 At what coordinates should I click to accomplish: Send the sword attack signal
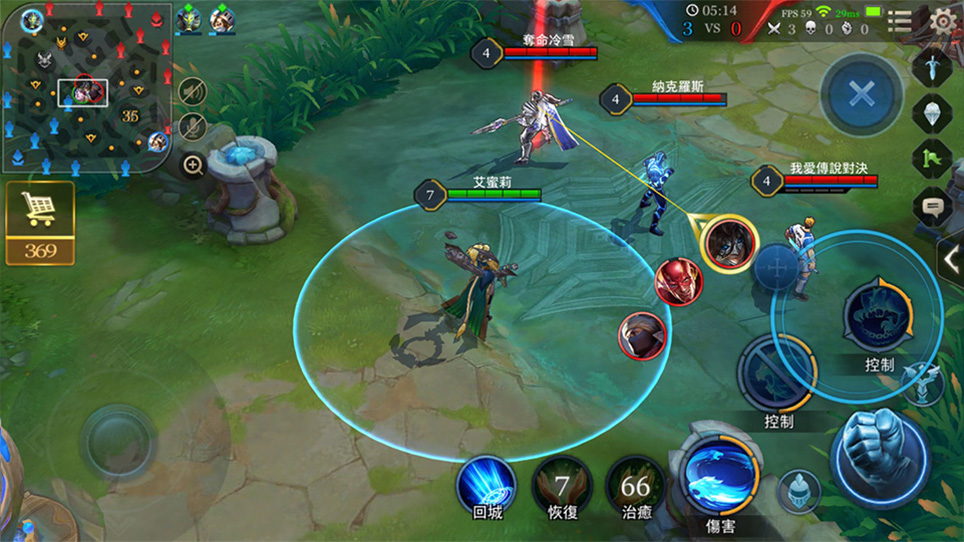(931, 68)
